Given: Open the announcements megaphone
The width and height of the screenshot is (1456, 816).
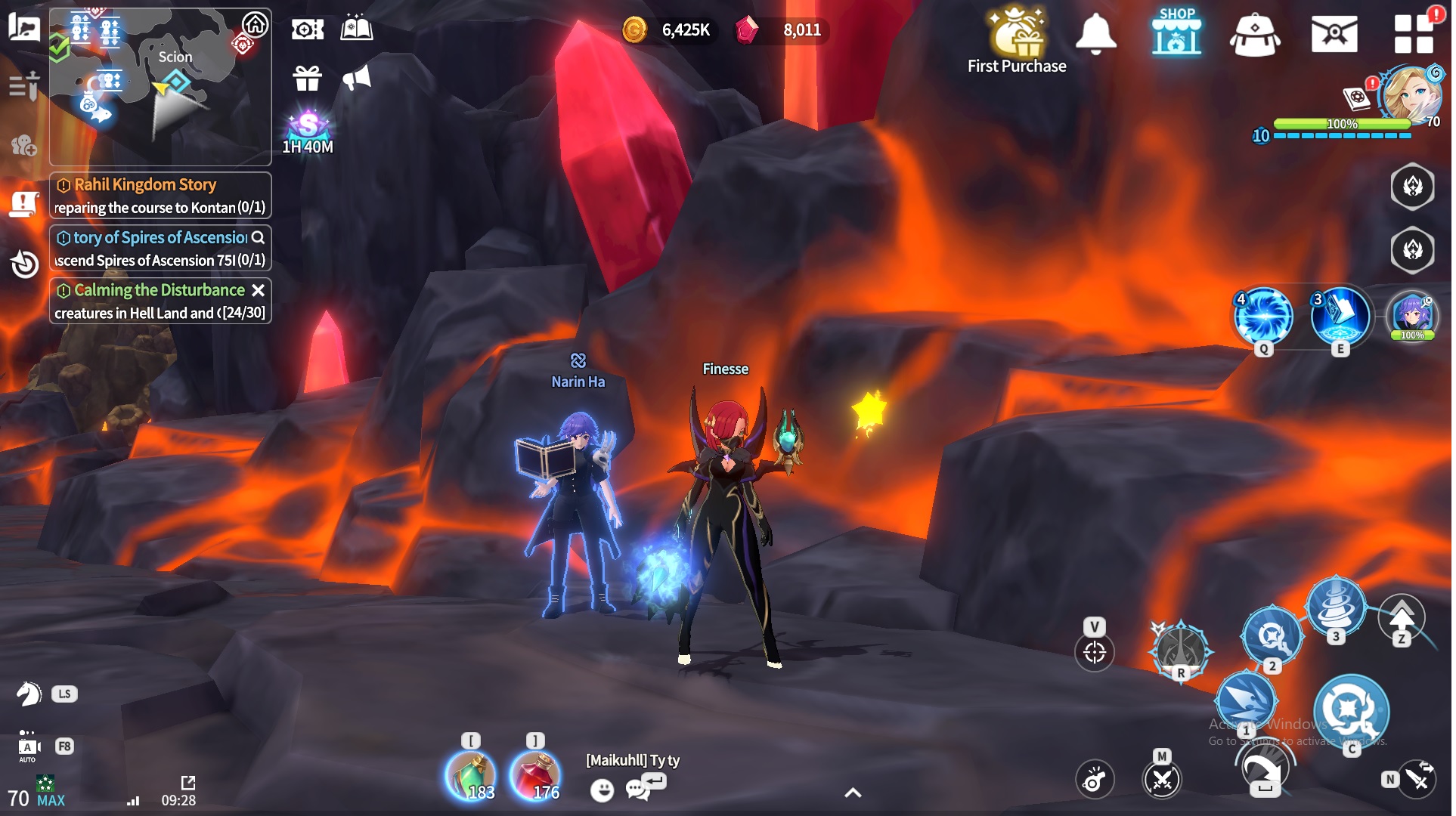Looking at the screenshot, I should coord(356,78).
